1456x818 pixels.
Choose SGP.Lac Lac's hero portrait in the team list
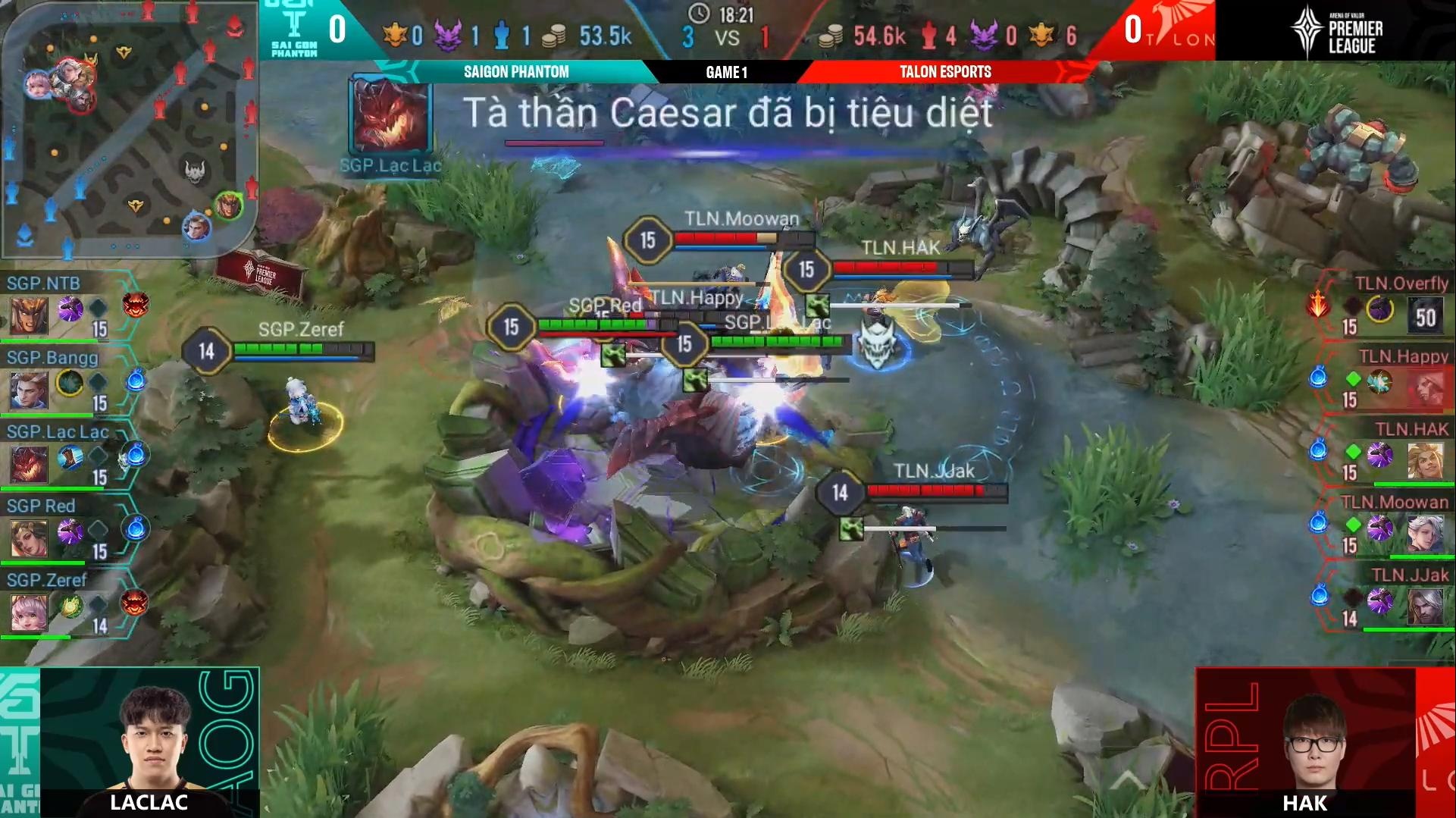click(x=30, y=464)
